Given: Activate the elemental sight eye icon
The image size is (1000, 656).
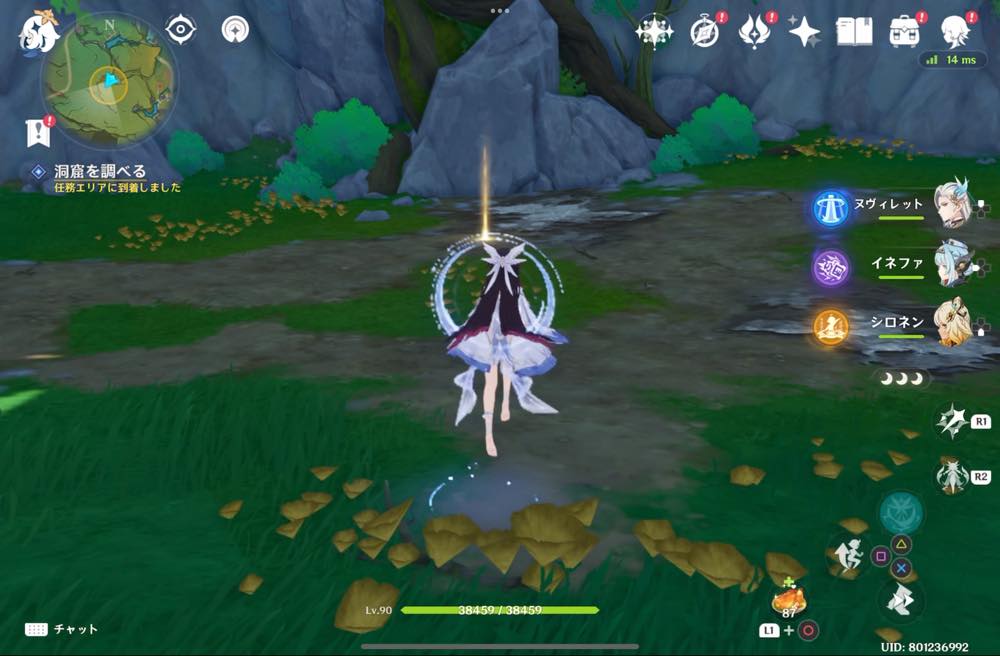Looking at the screenshot, I should (x=180, y=29).
